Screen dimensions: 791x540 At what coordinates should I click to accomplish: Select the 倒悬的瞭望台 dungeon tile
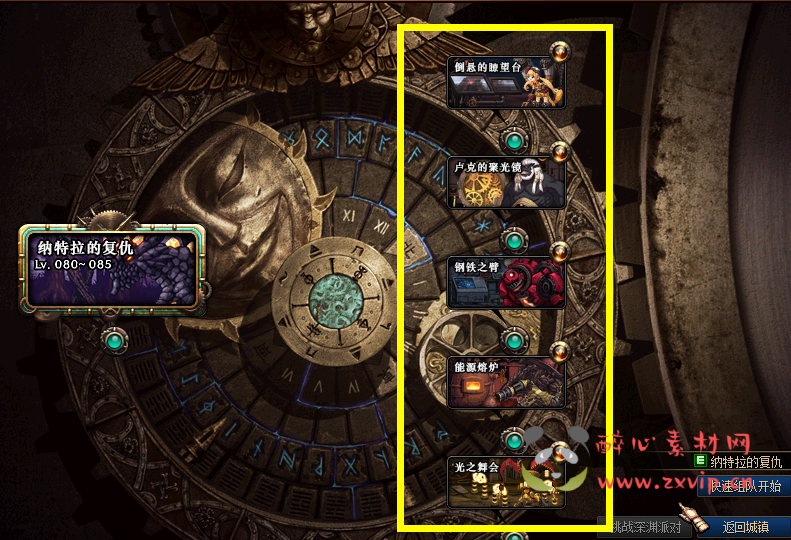[506, 82]
